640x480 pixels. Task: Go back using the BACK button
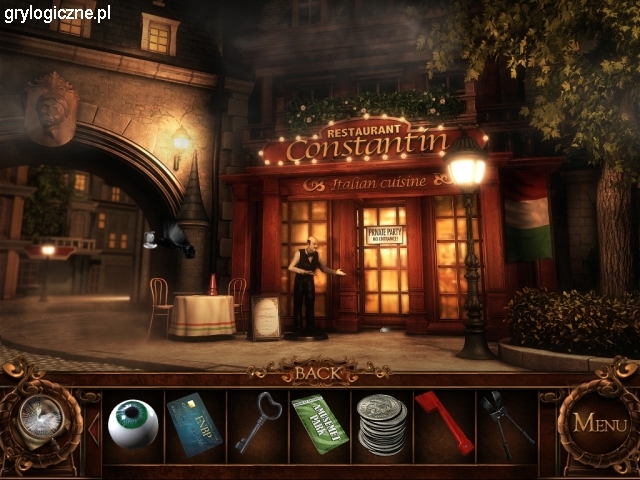tap(319, 373)
